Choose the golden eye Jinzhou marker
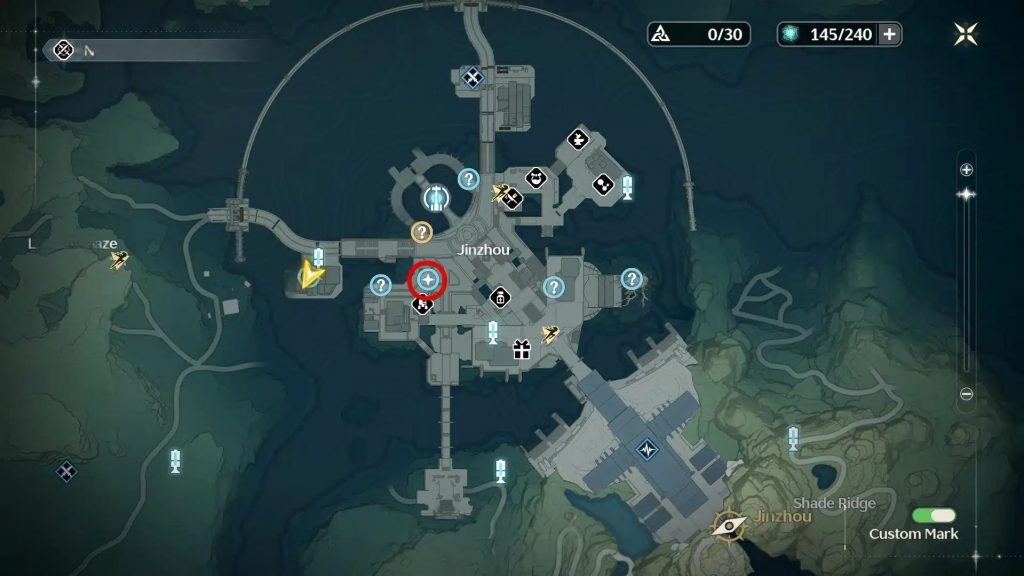The height and width of the screenshot is (576, 1024). pos(727,523)
